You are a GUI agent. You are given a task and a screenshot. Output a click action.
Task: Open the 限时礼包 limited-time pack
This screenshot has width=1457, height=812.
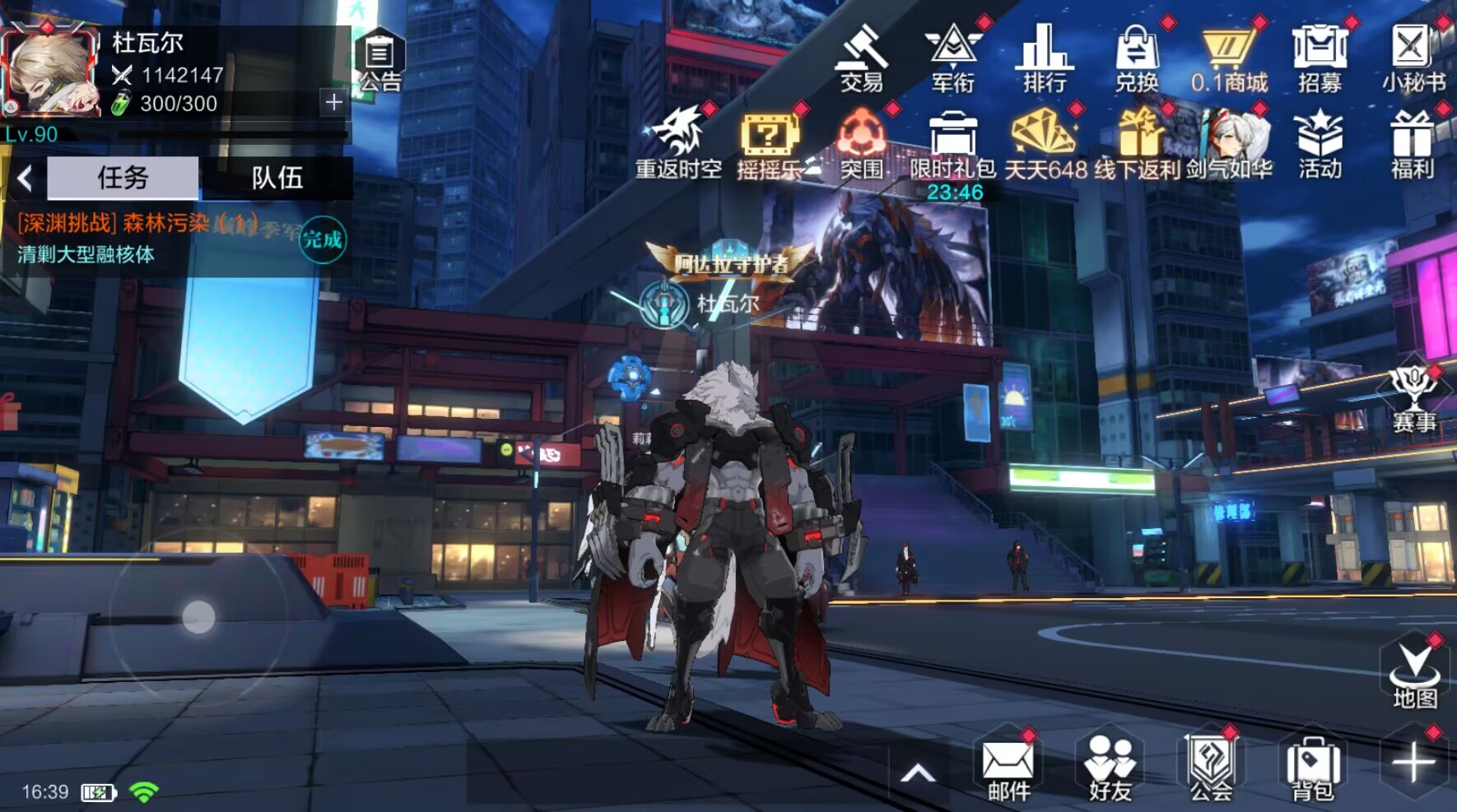pyautogui.click(x=952, y=144)
